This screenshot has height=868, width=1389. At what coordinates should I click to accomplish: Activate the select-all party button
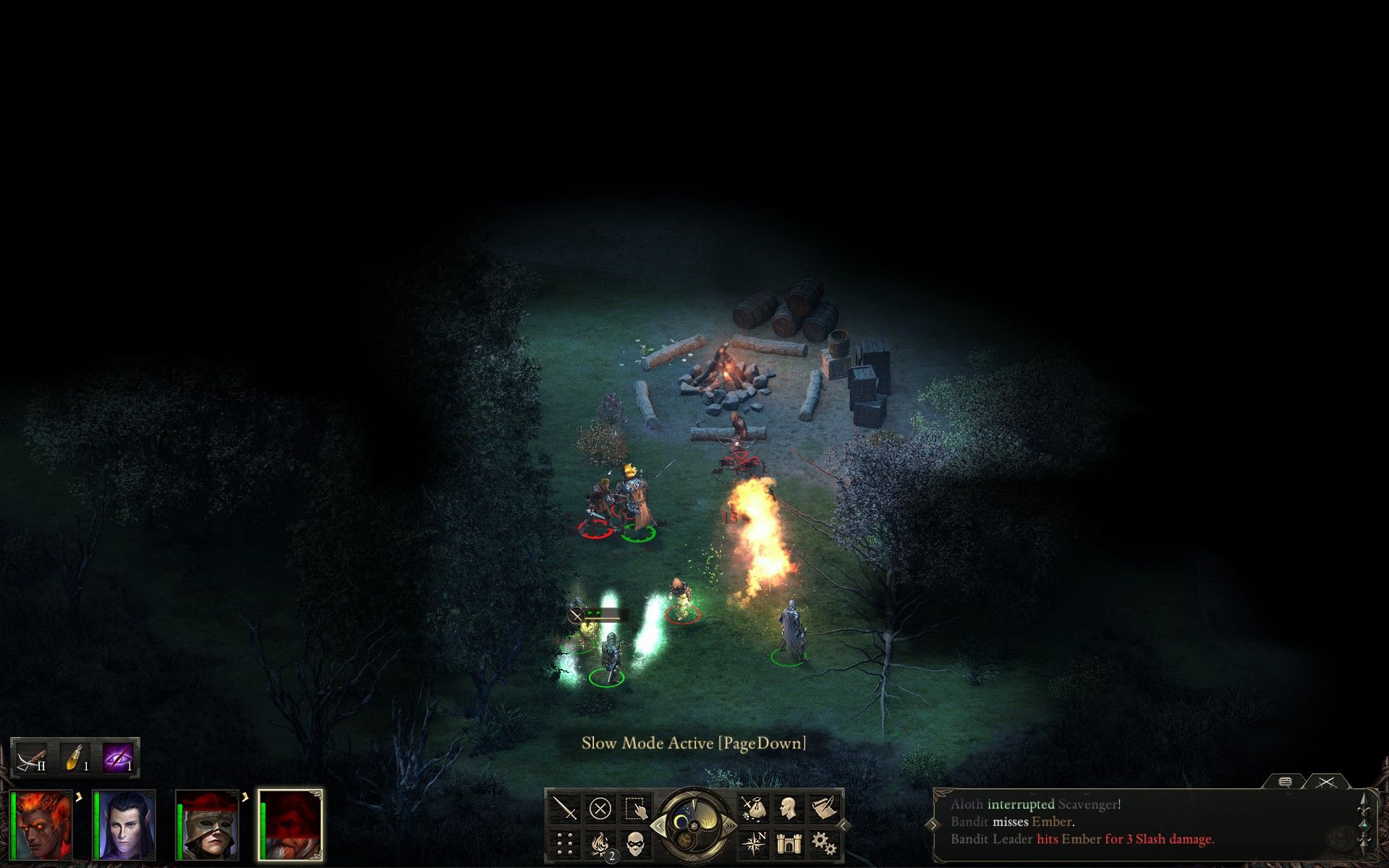tap(635, 808)
